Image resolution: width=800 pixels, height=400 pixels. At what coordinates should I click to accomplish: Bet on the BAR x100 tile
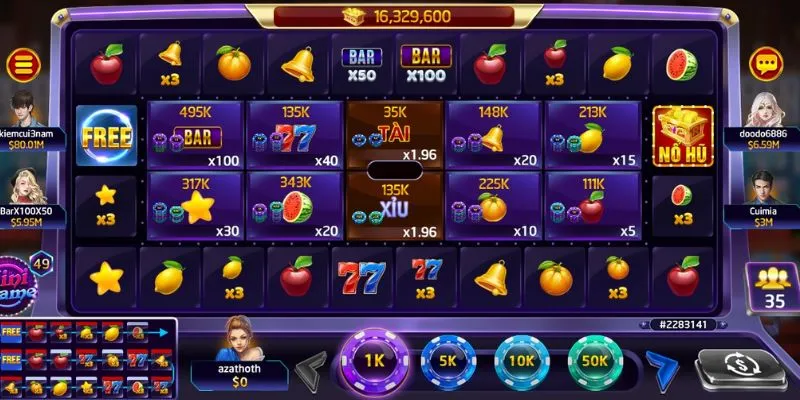pos(196,134)
